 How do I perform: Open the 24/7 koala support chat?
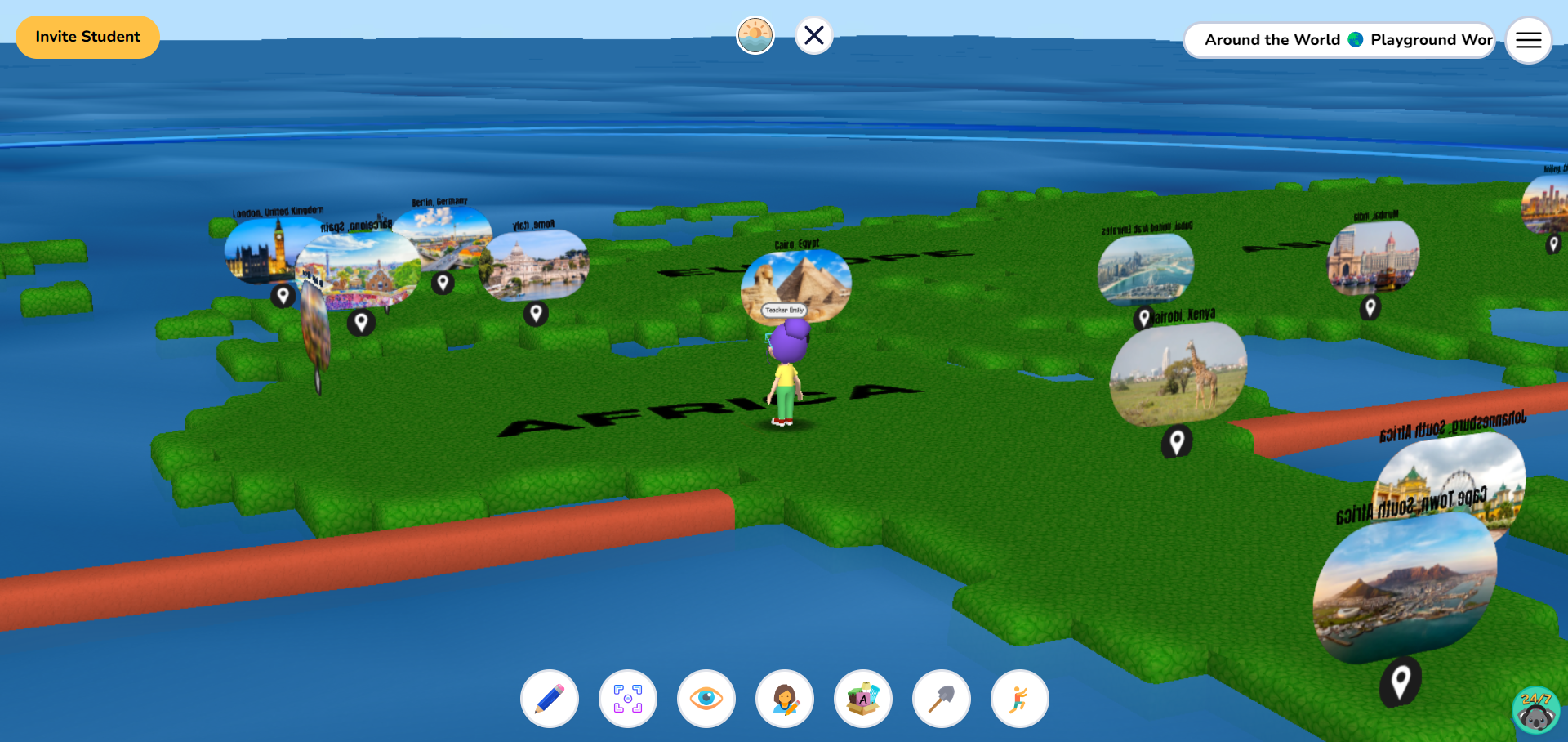(1535, 708)
